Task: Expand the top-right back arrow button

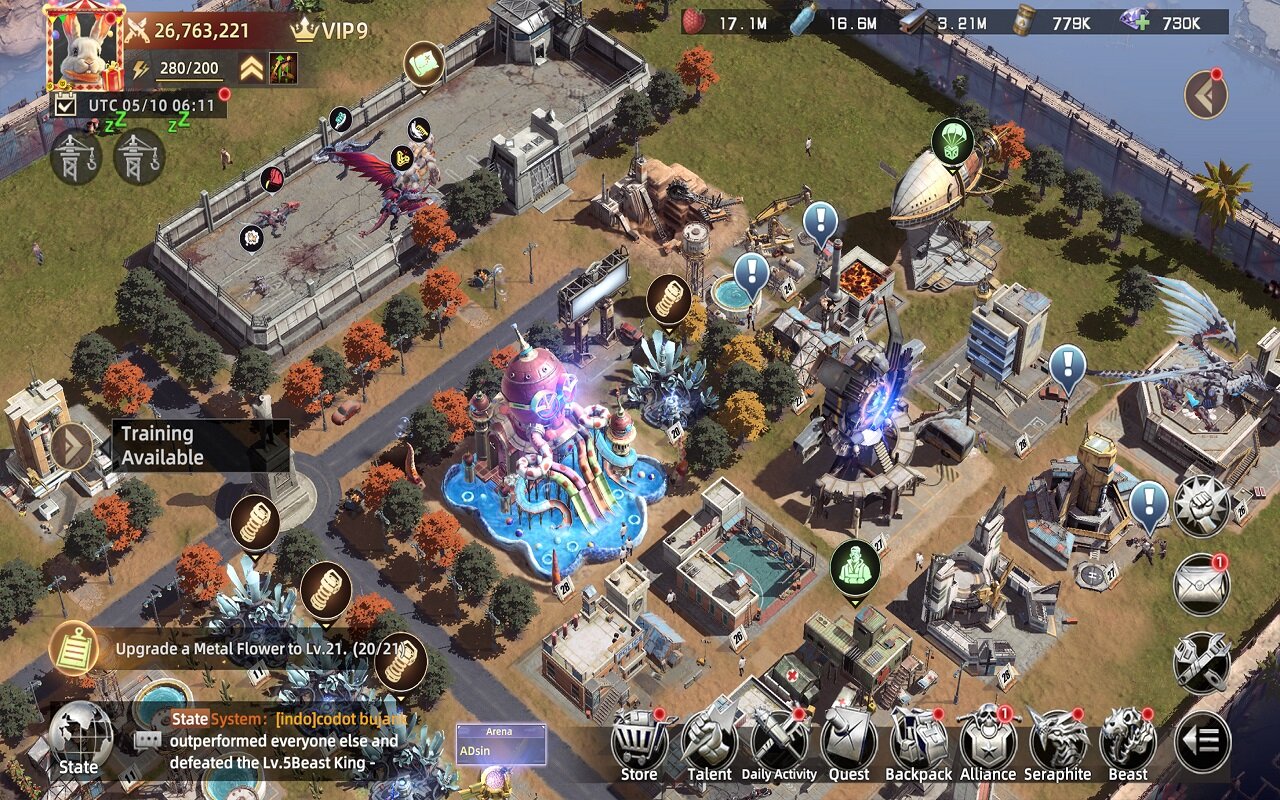Action: 1205,95
